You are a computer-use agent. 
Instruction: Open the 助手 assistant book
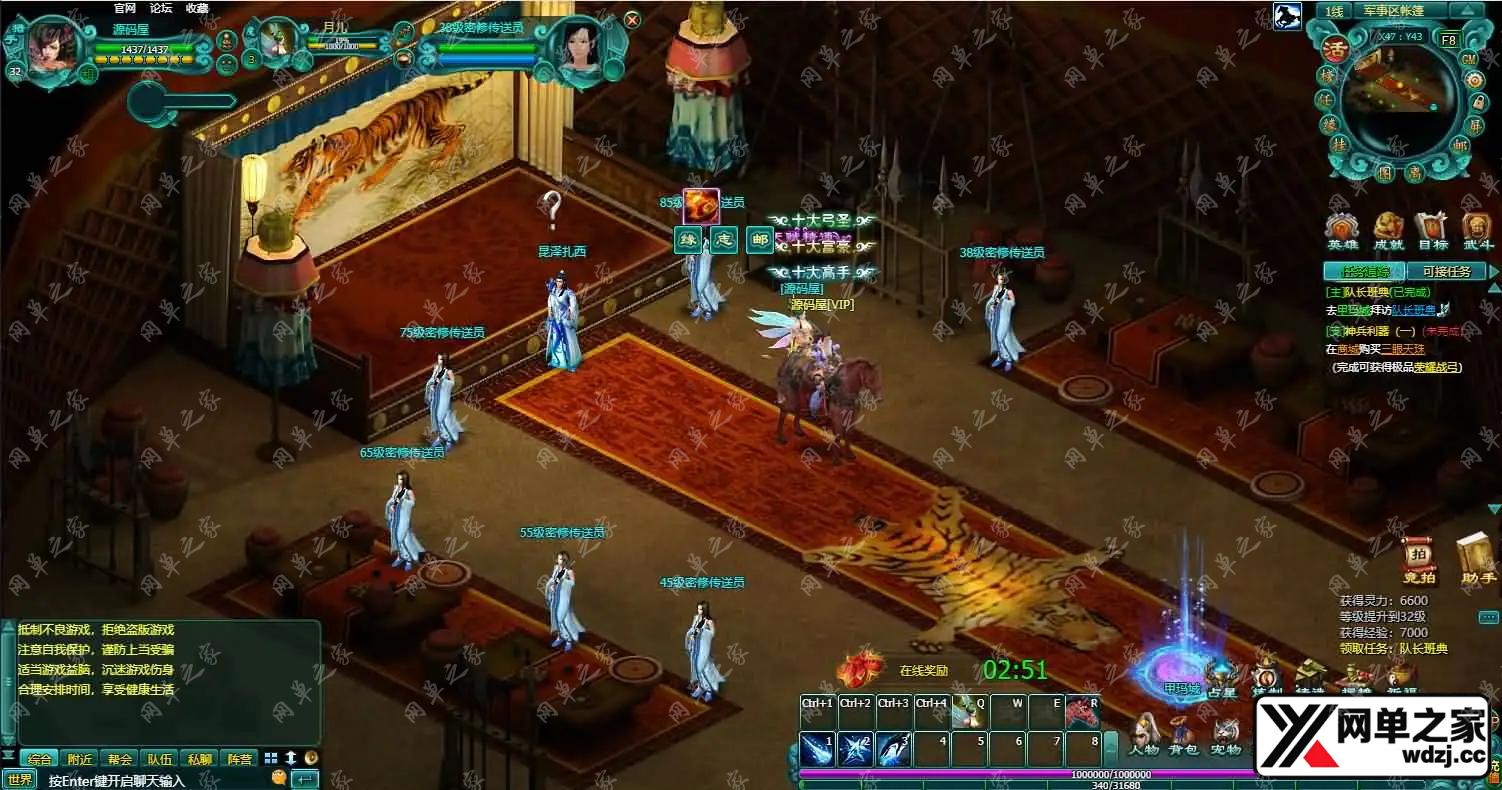point(1477,560)
